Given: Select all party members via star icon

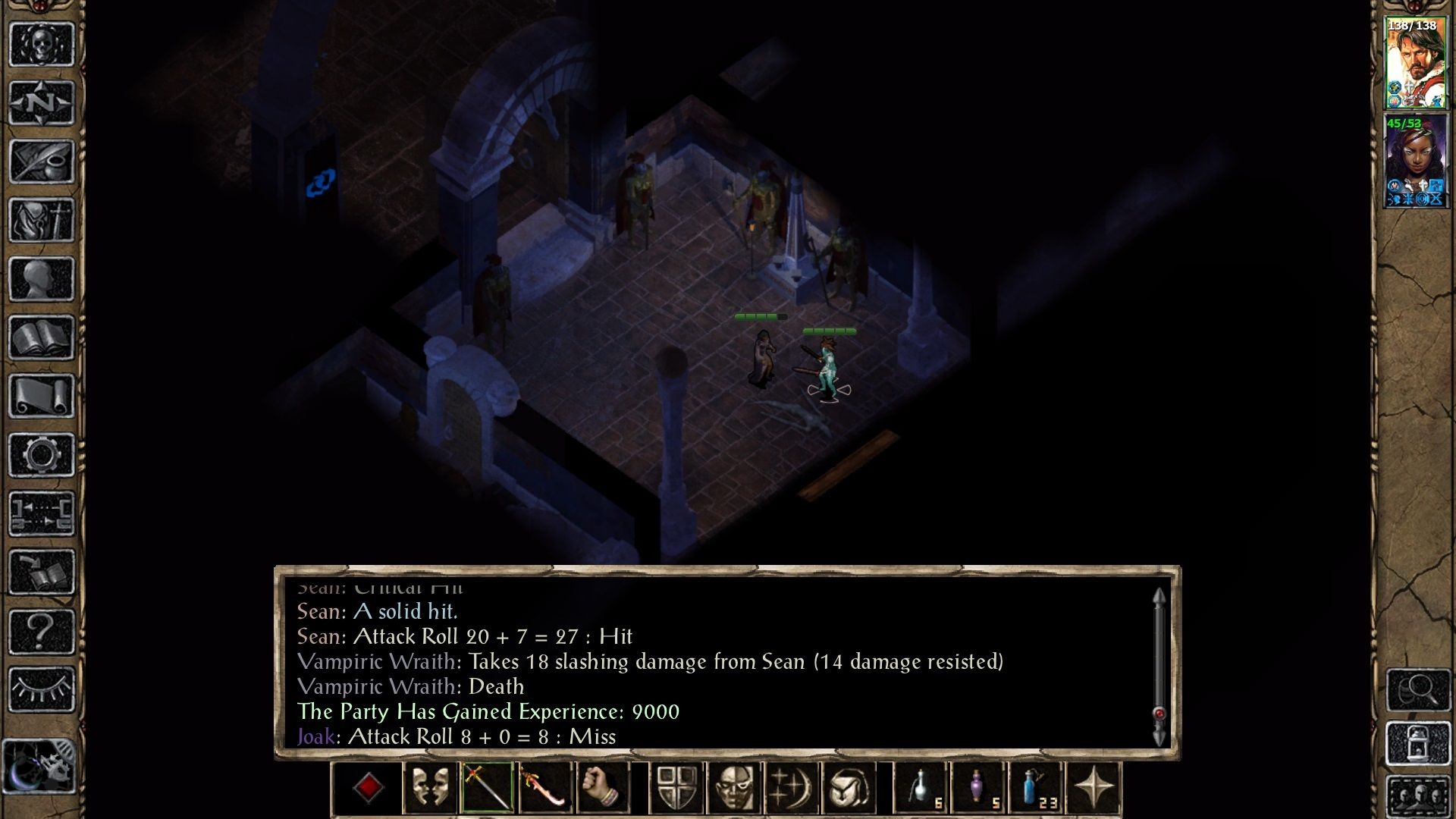Looking at the screenshot, I should point(1093,786).
